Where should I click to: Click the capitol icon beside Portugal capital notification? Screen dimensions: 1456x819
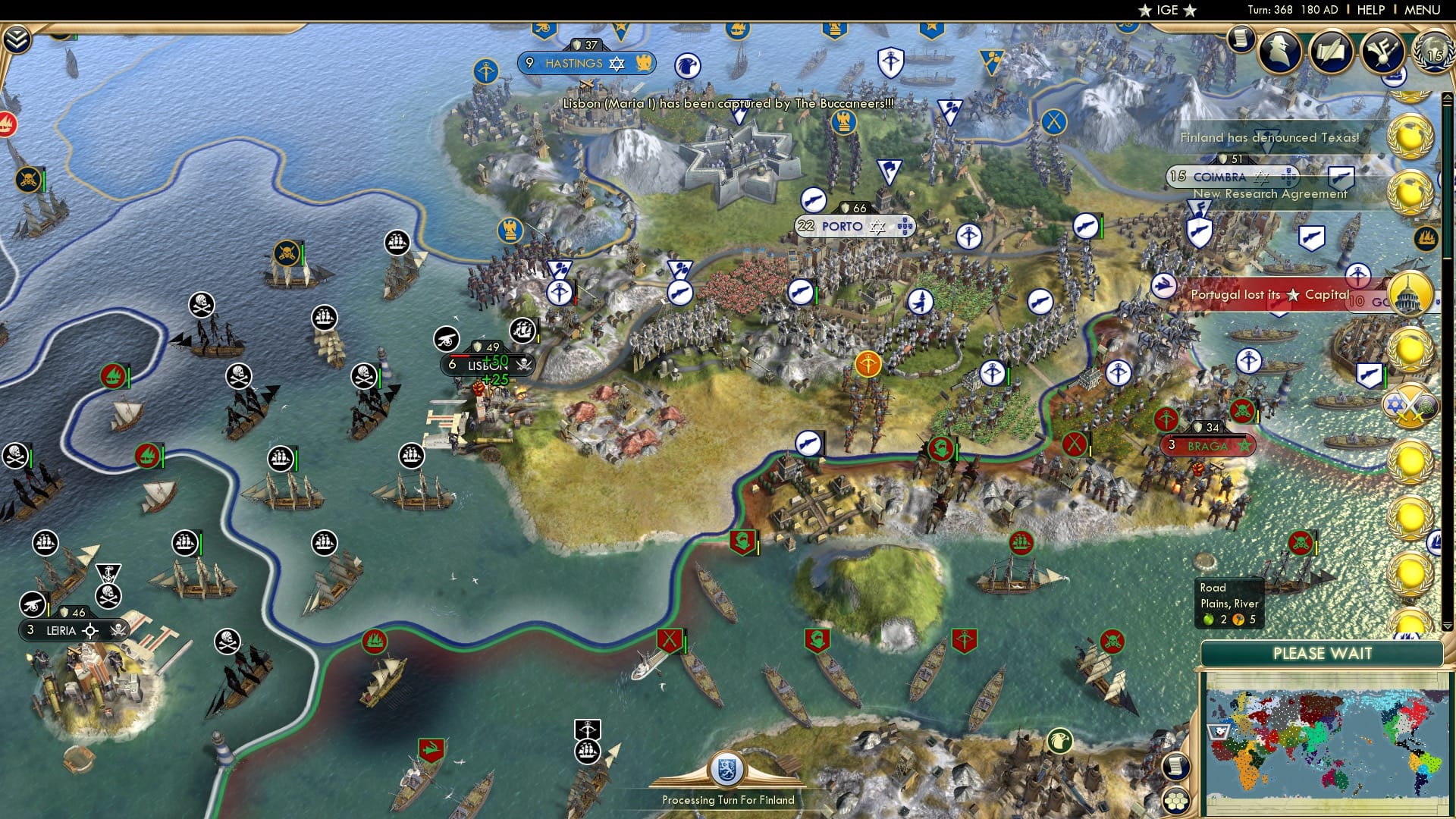click(x=1412, y=293)
